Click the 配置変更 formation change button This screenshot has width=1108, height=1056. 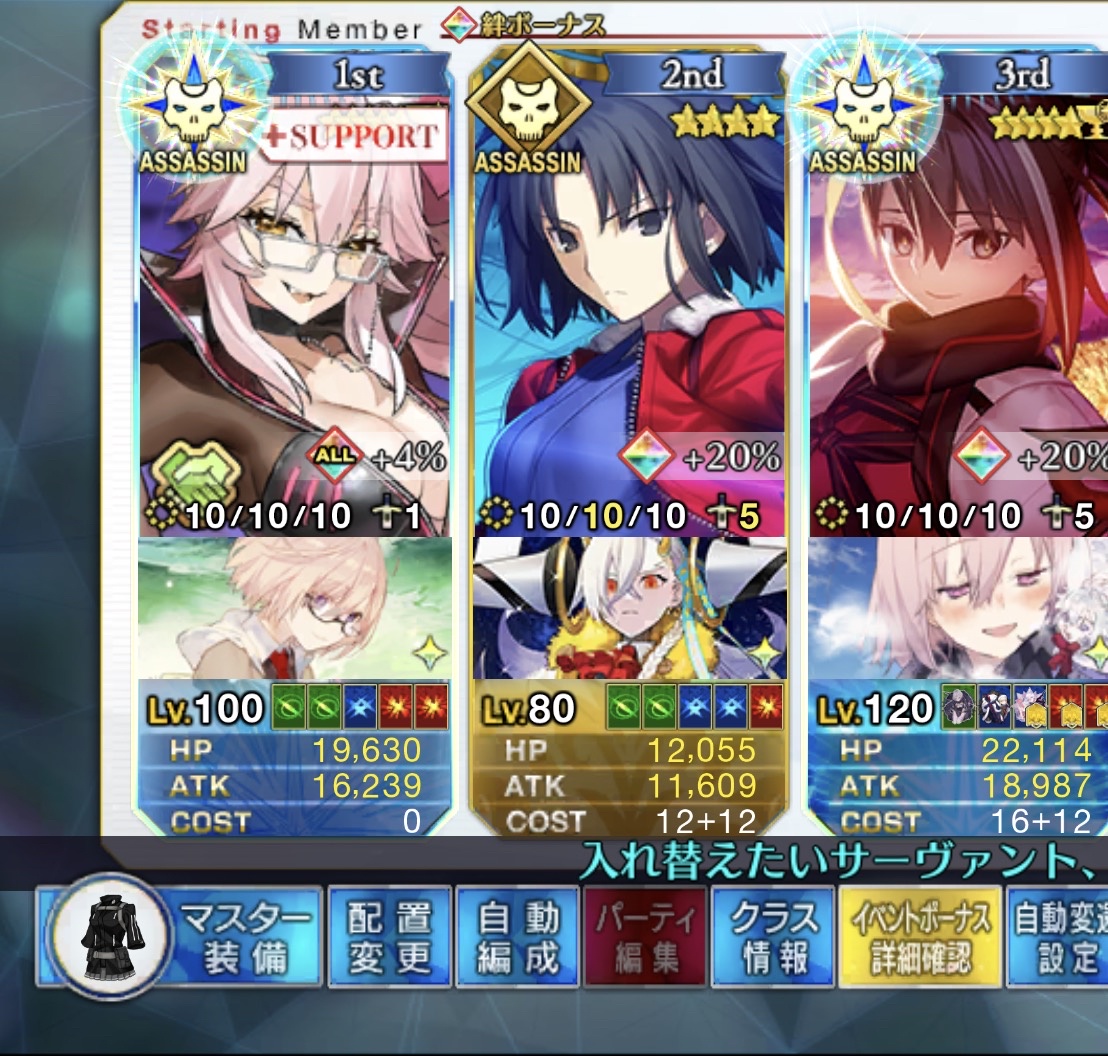pyautogui.click(x=389, y=935)
